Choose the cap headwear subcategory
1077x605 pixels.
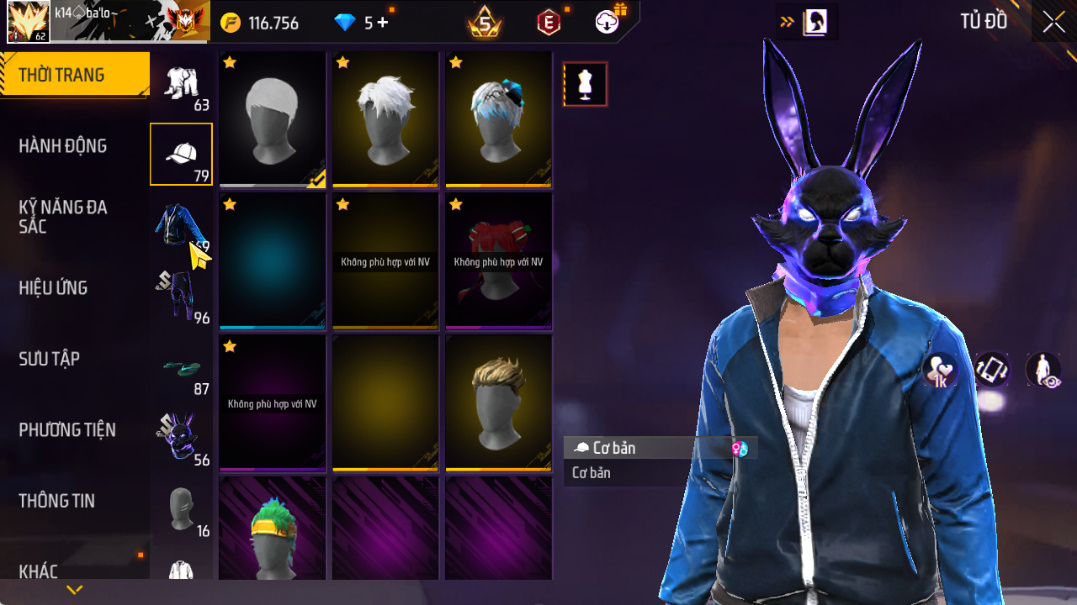[x=181, y=154]
